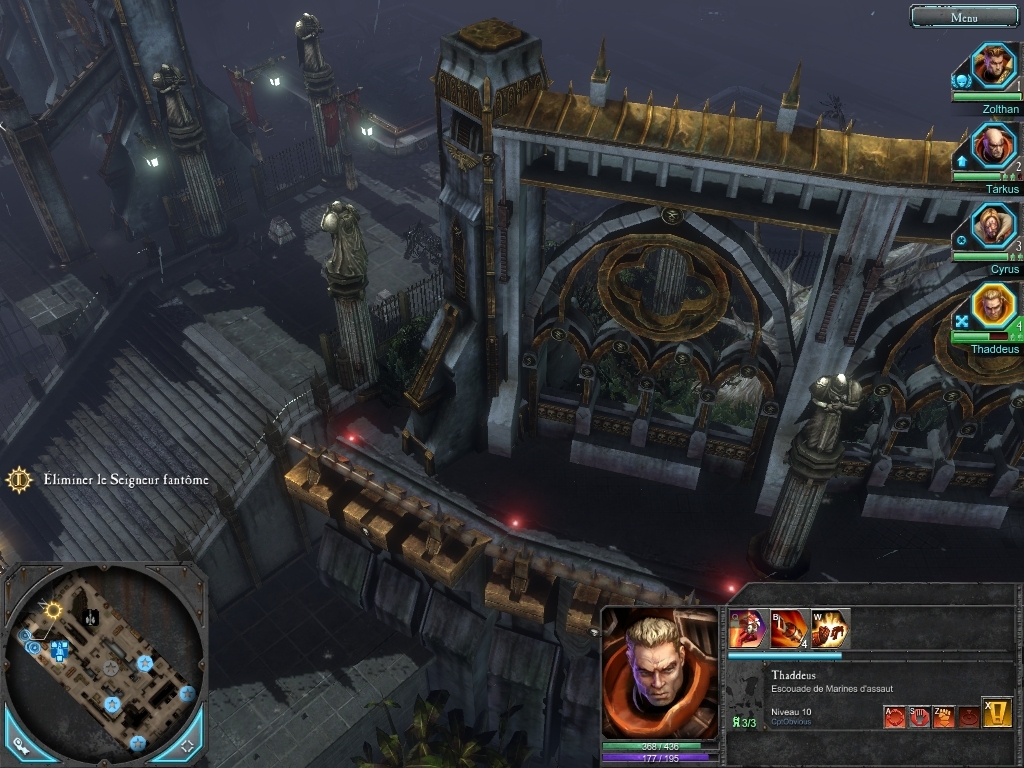The width and height of the screenshot is (1024, 768).
Task: Click the clenched fist command marked Z
Action: 944,716
